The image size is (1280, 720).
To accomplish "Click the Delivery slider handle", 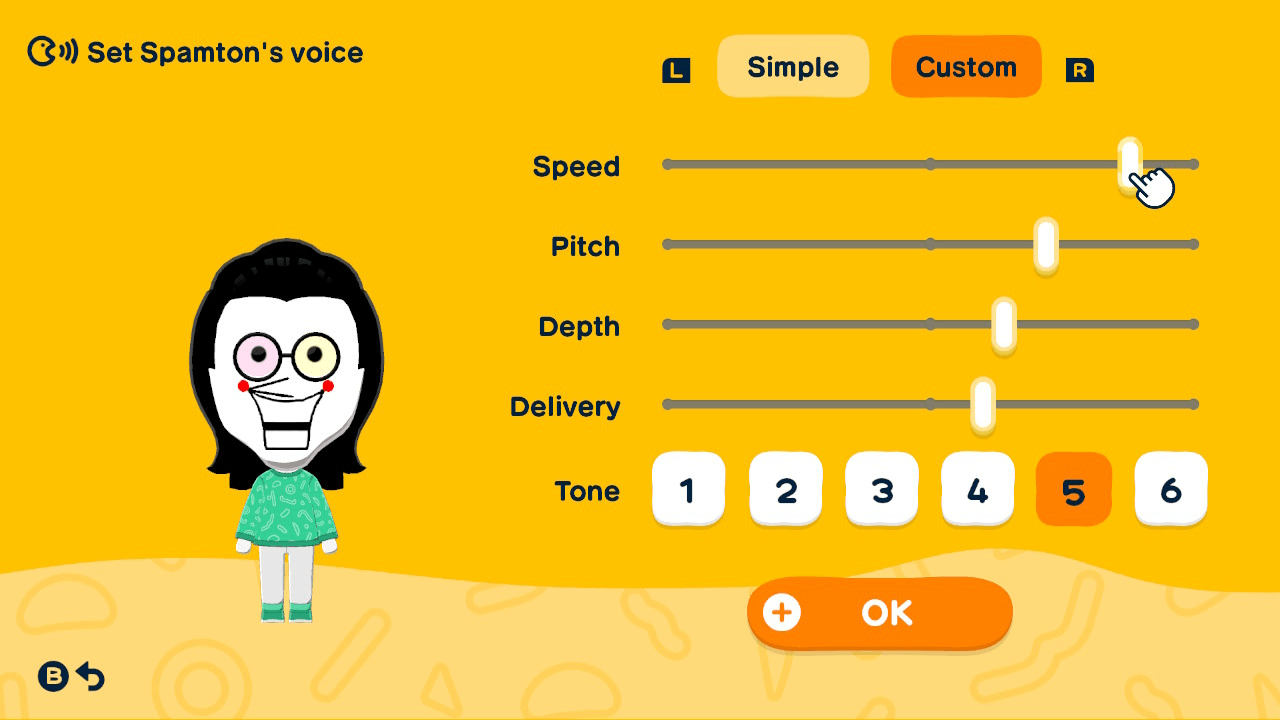I will coord(981,403).
